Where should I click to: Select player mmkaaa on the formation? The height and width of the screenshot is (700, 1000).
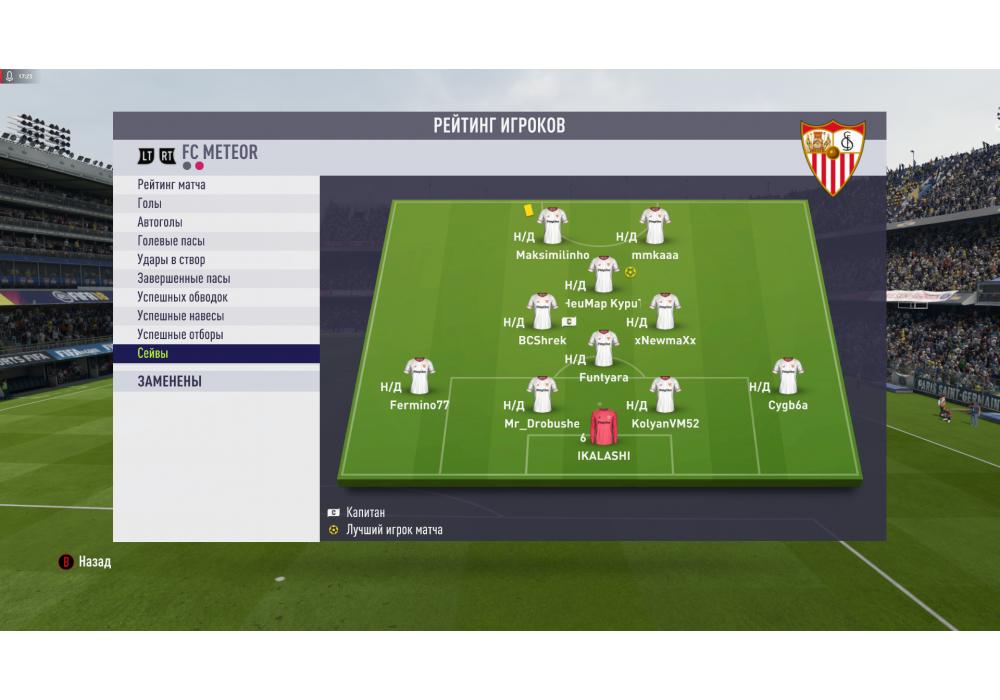coord(655,226)
